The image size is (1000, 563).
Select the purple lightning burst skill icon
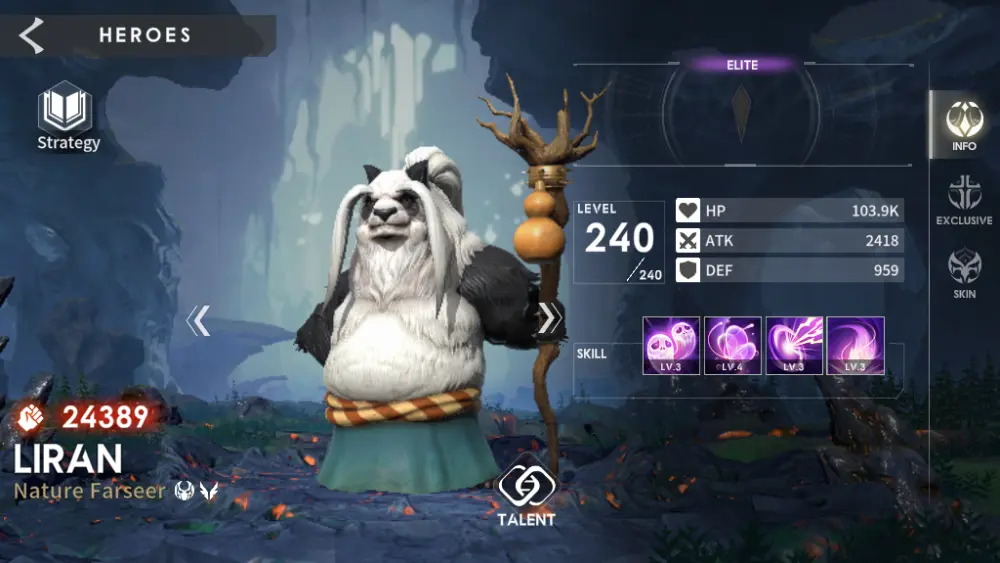(794, 345)
